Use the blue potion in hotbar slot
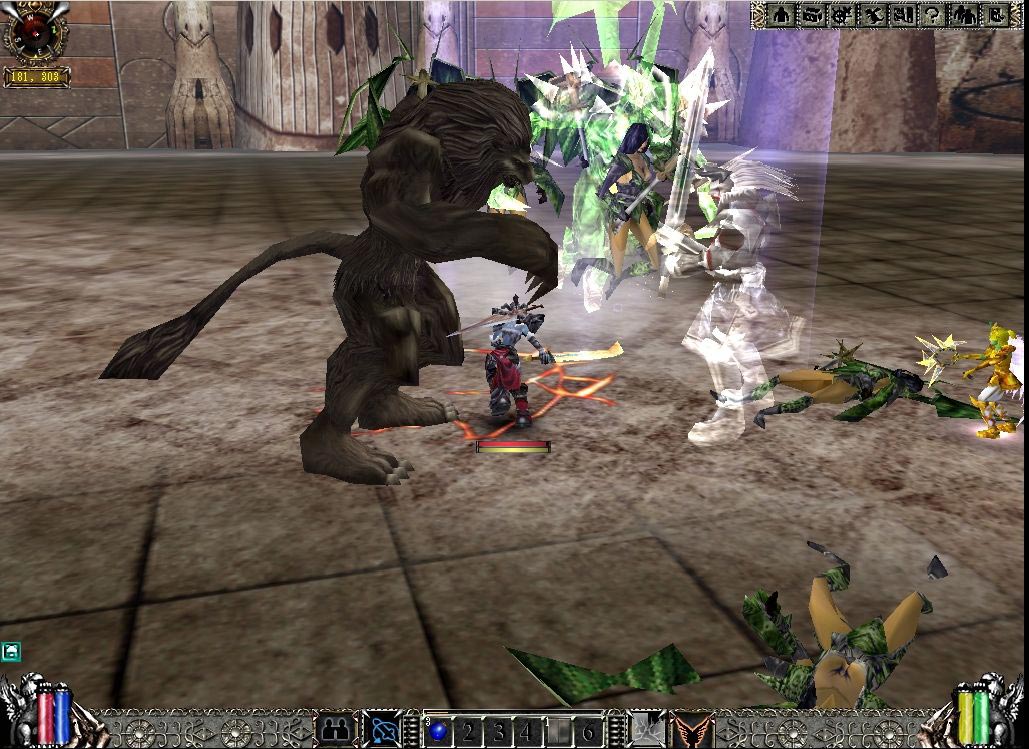The width and height of the screenshot is (1029, 749). pyautogui.click(x=438, y=729)
